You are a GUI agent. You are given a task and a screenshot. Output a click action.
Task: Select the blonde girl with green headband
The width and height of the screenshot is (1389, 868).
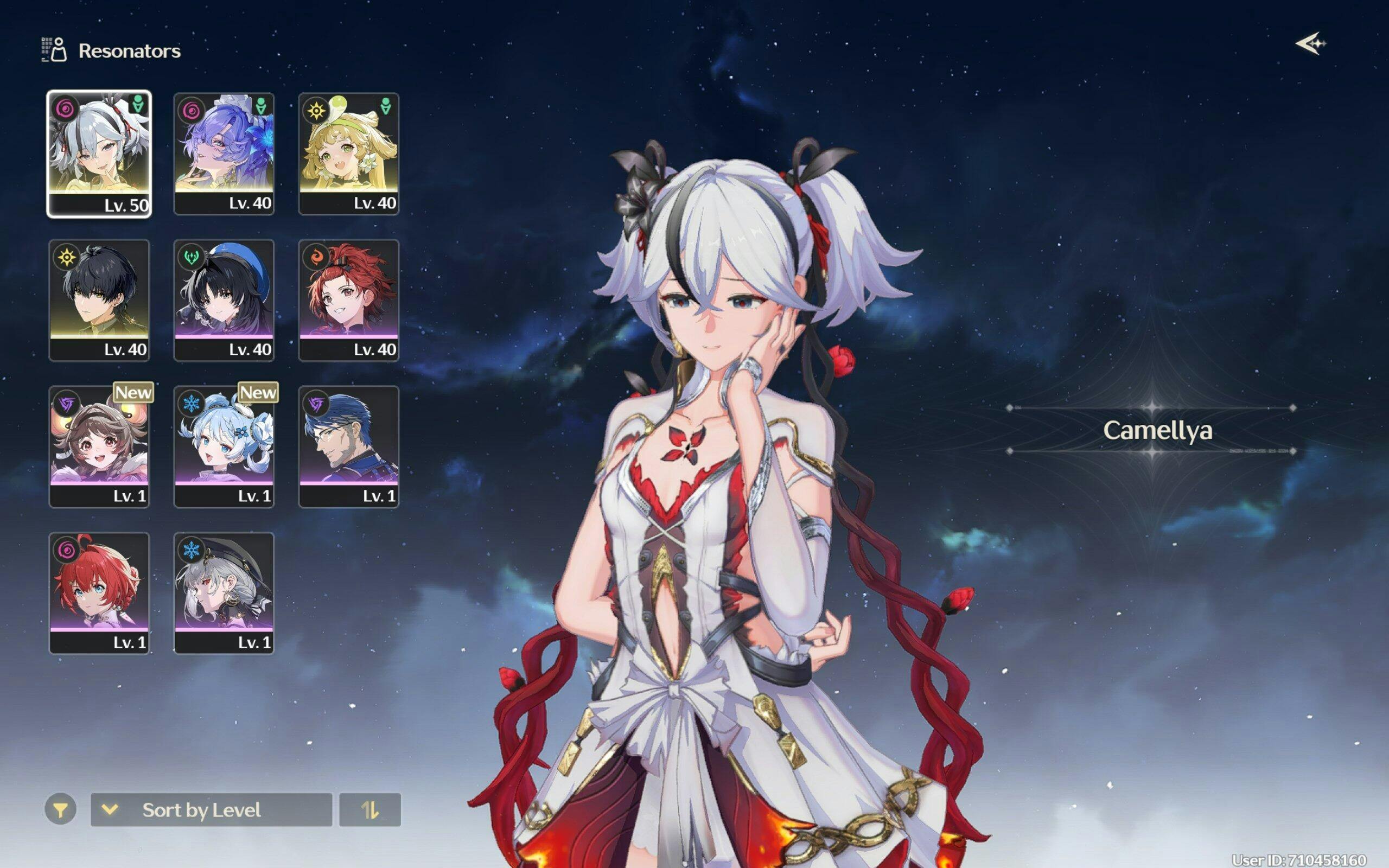tap(348, 154)
